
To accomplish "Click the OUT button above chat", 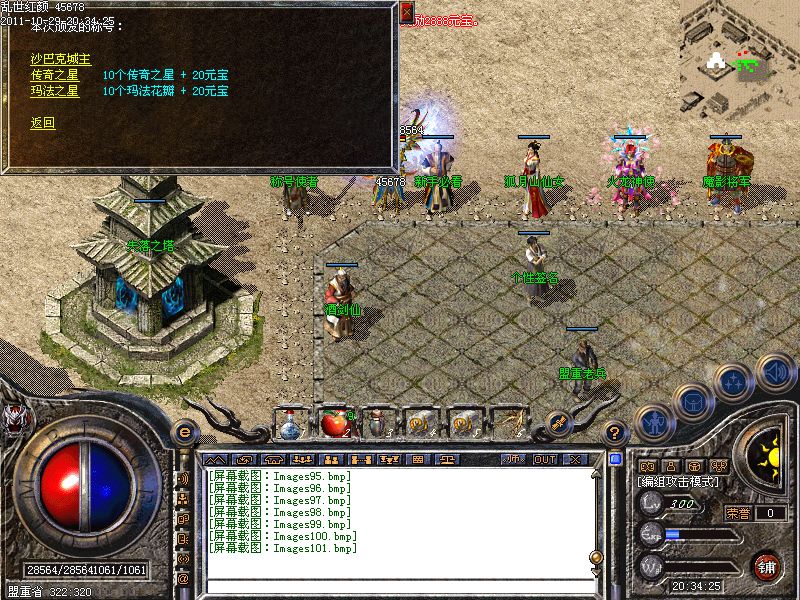I will 544,459.
